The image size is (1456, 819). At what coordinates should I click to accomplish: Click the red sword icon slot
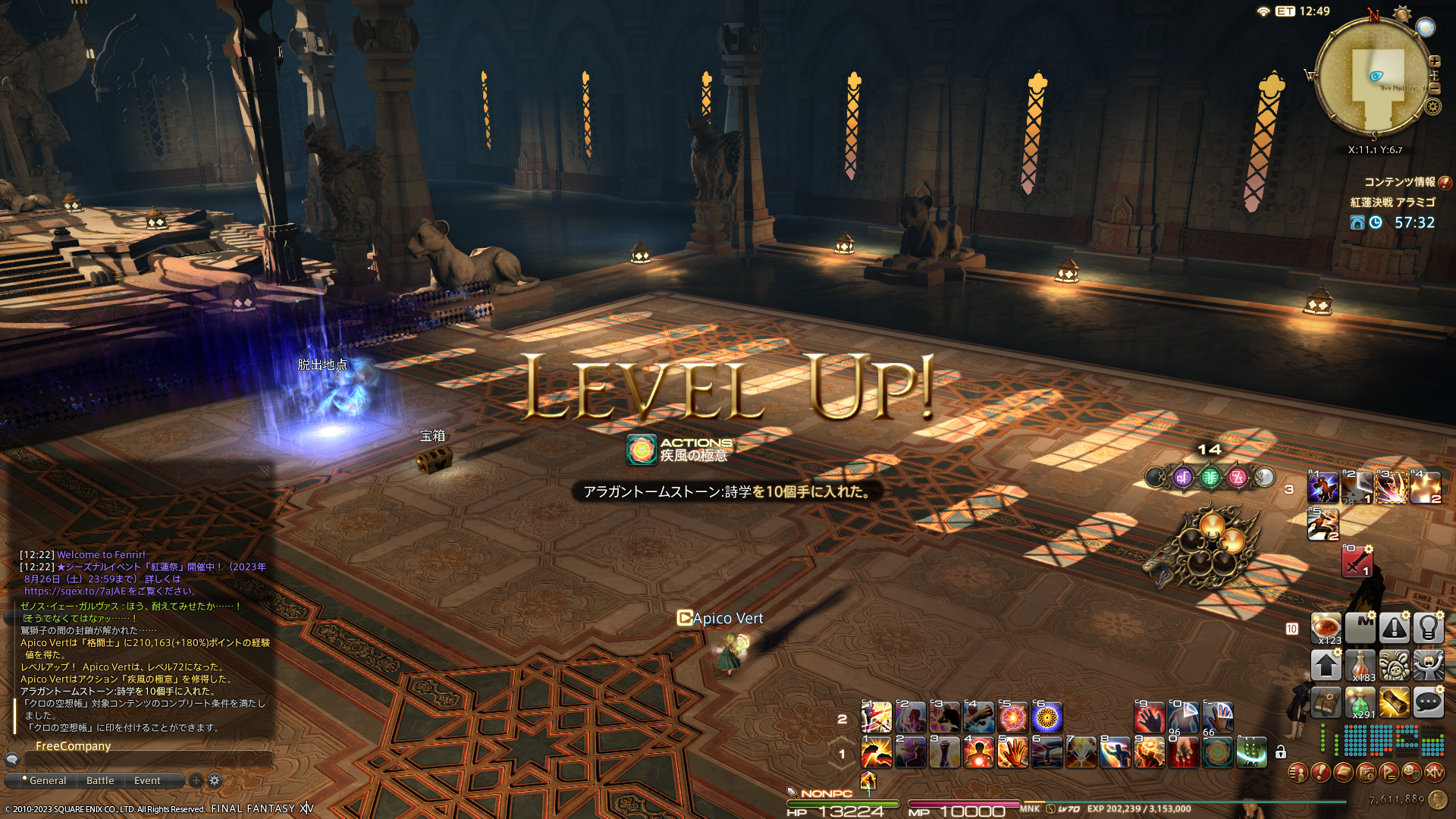tap(1357, 562)
